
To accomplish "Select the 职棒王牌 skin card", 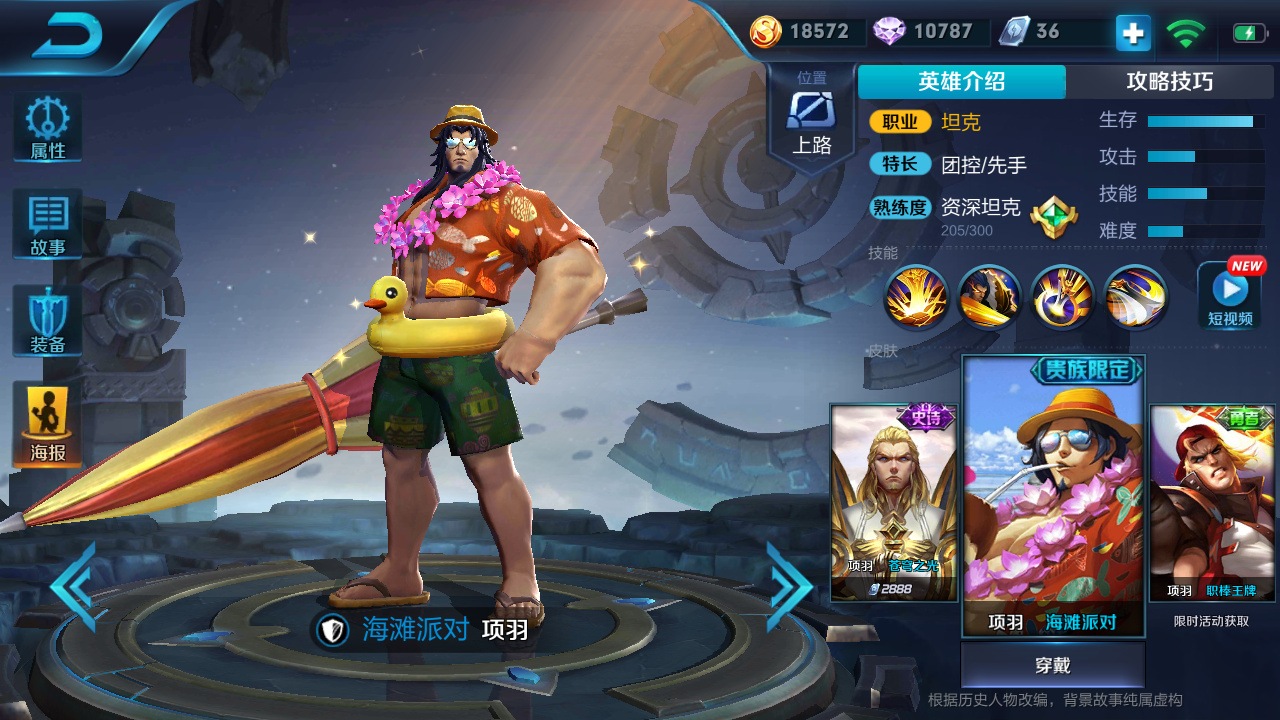I will (x=1212, y=500).
